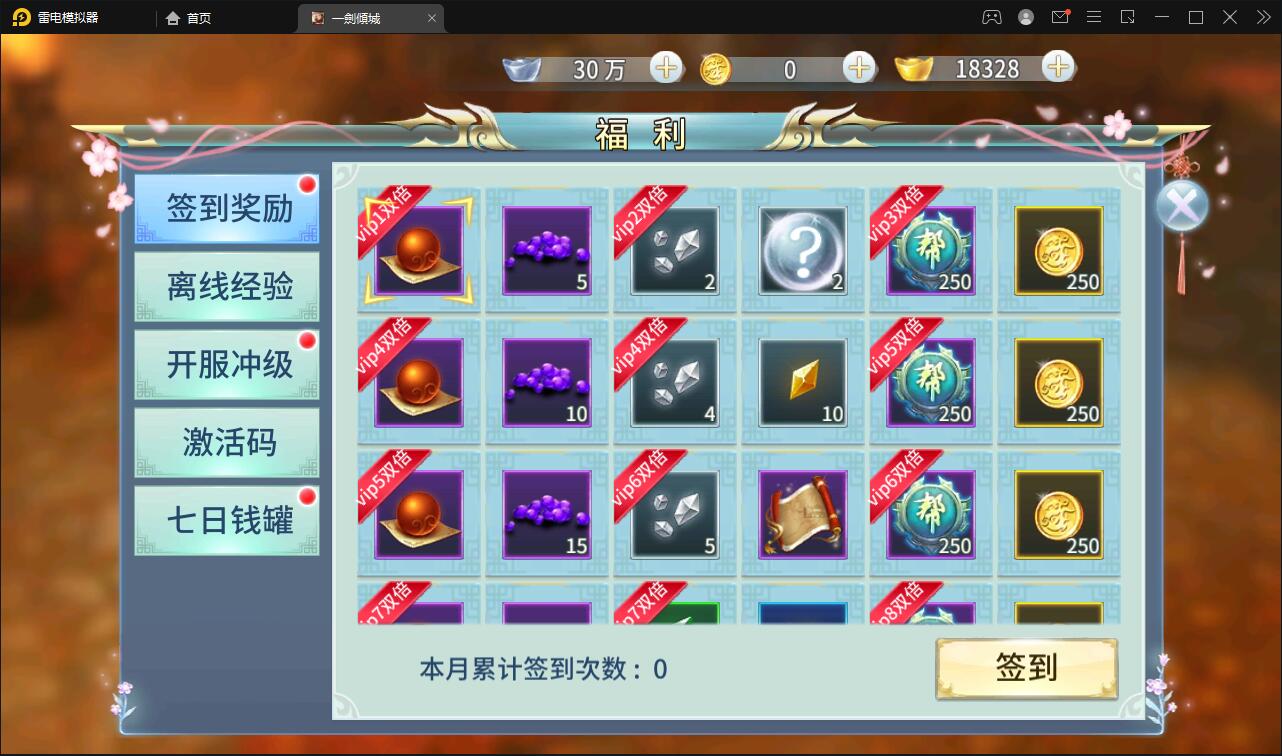
Task: Switch to the 首页 home tab
Action: pyautogui.click(x=188, y=17)
